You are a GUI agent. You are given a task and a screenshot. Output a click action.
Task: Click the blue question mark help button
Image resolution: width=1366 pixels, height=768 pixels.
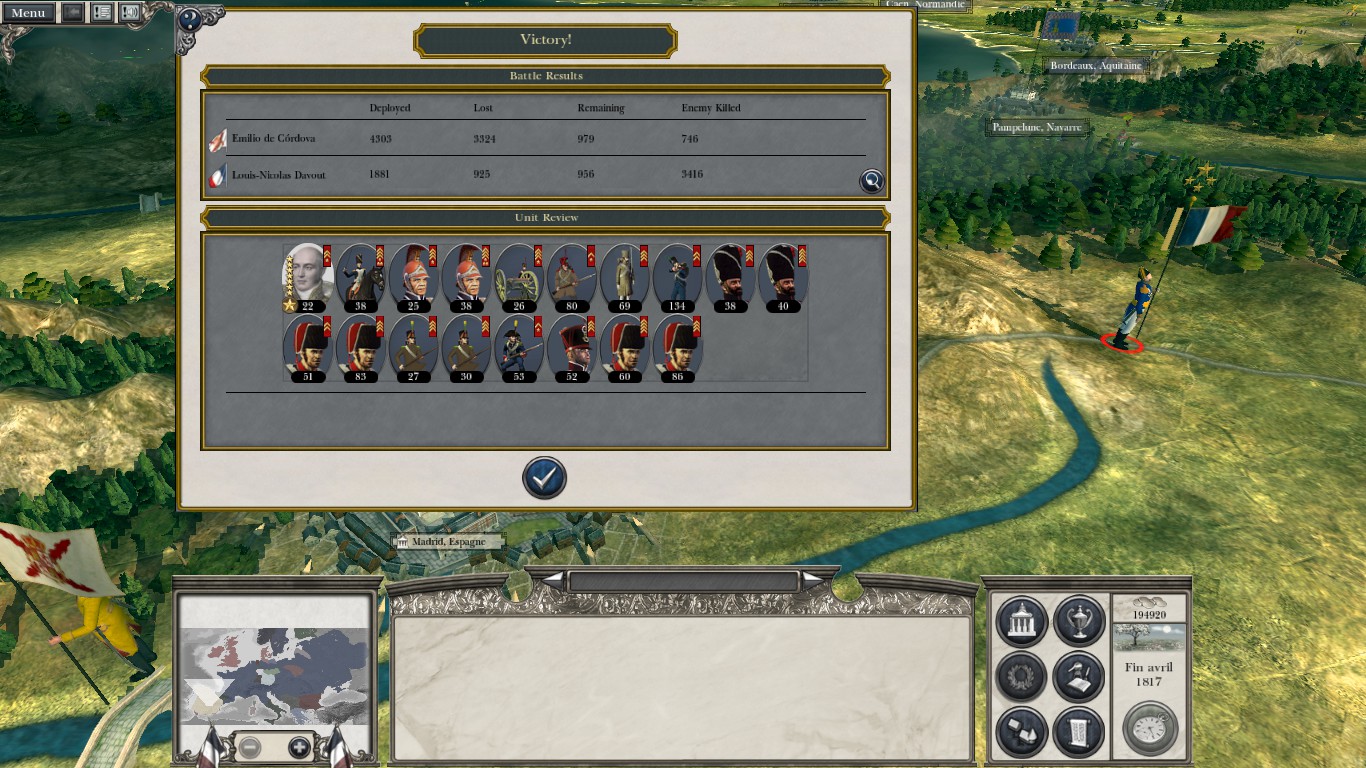189,19
